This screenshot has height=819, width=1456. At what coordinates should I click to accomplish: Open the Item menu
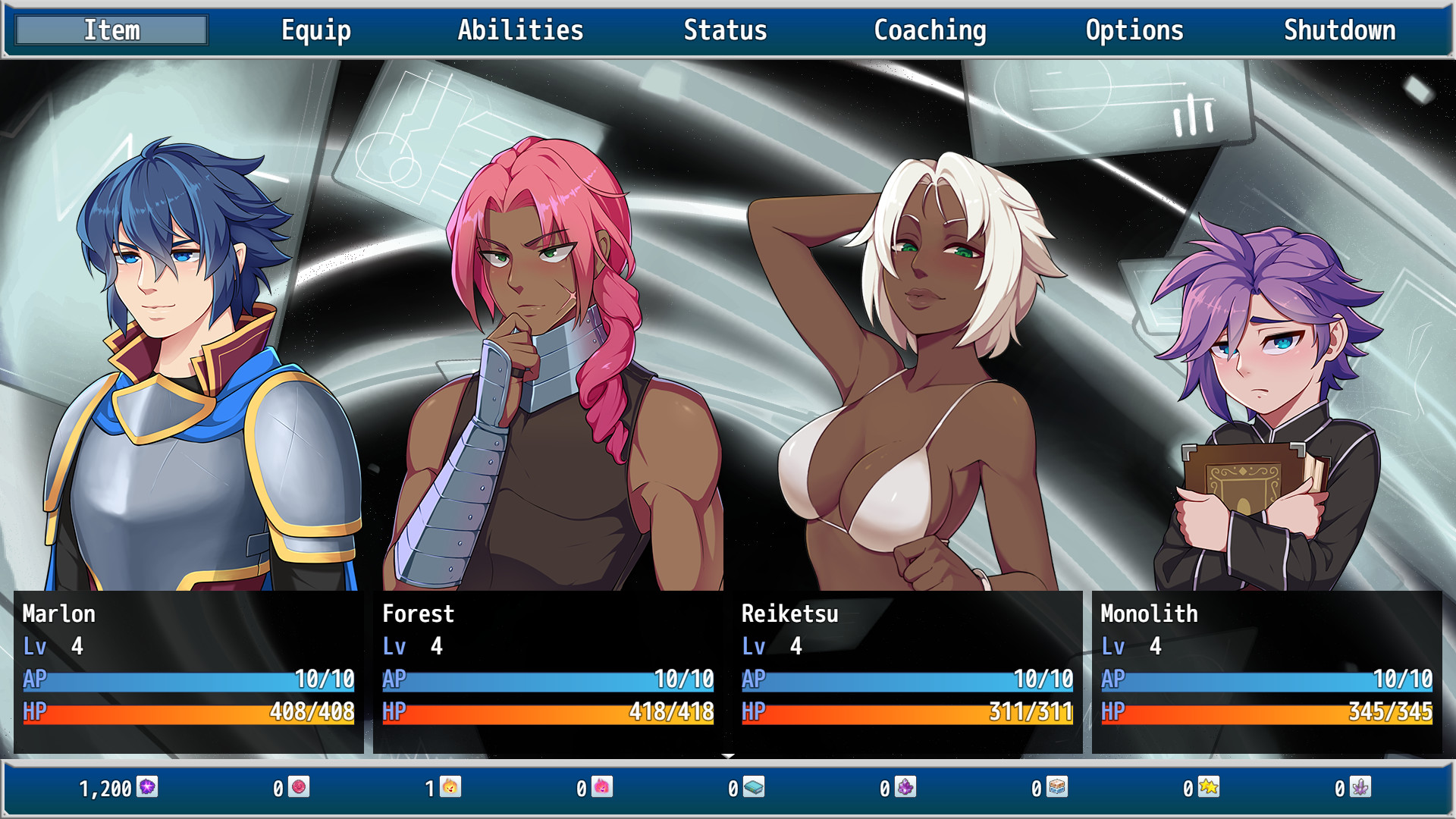[x=111, y=30]
